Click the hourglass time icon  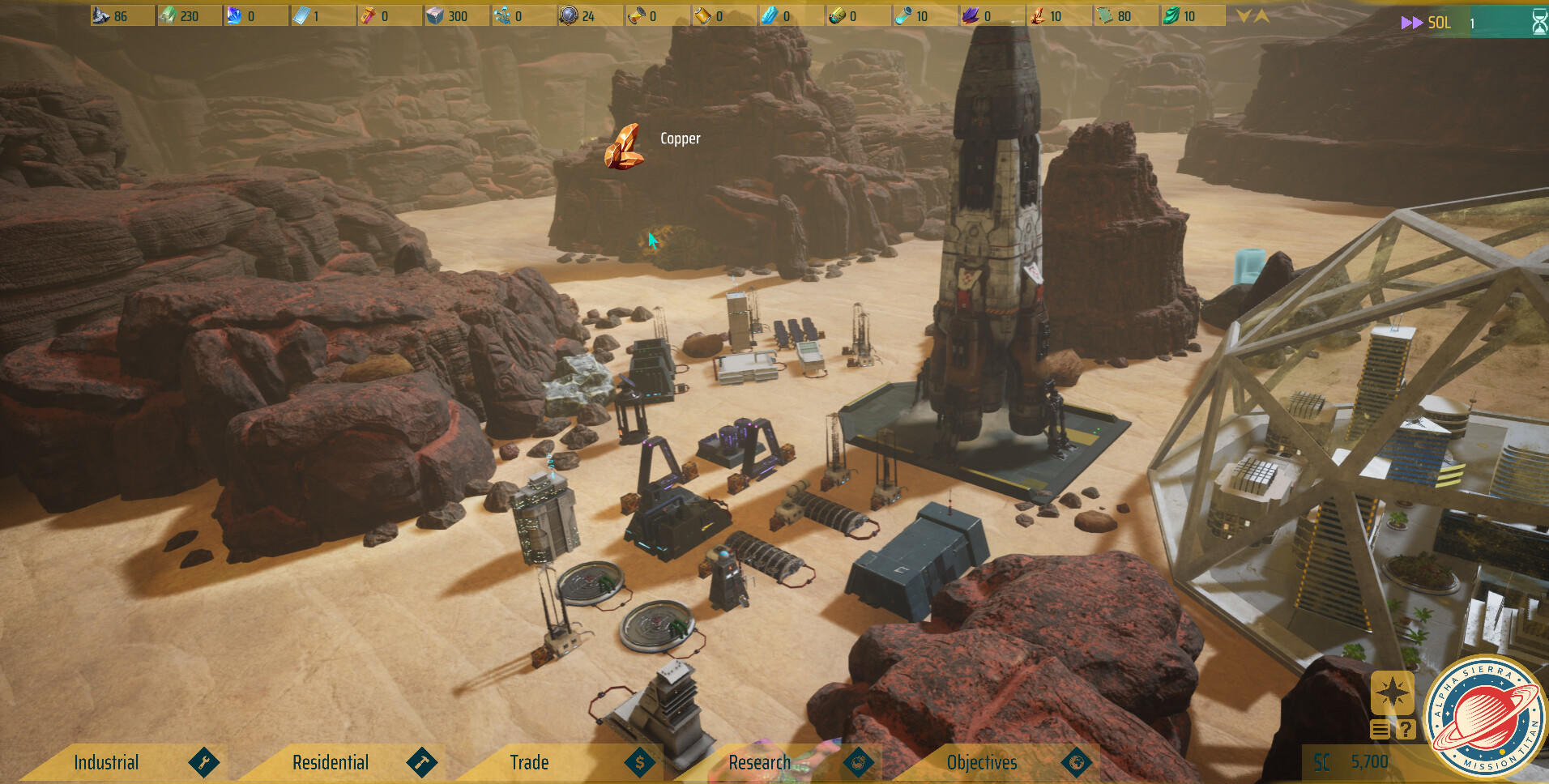1539,23
